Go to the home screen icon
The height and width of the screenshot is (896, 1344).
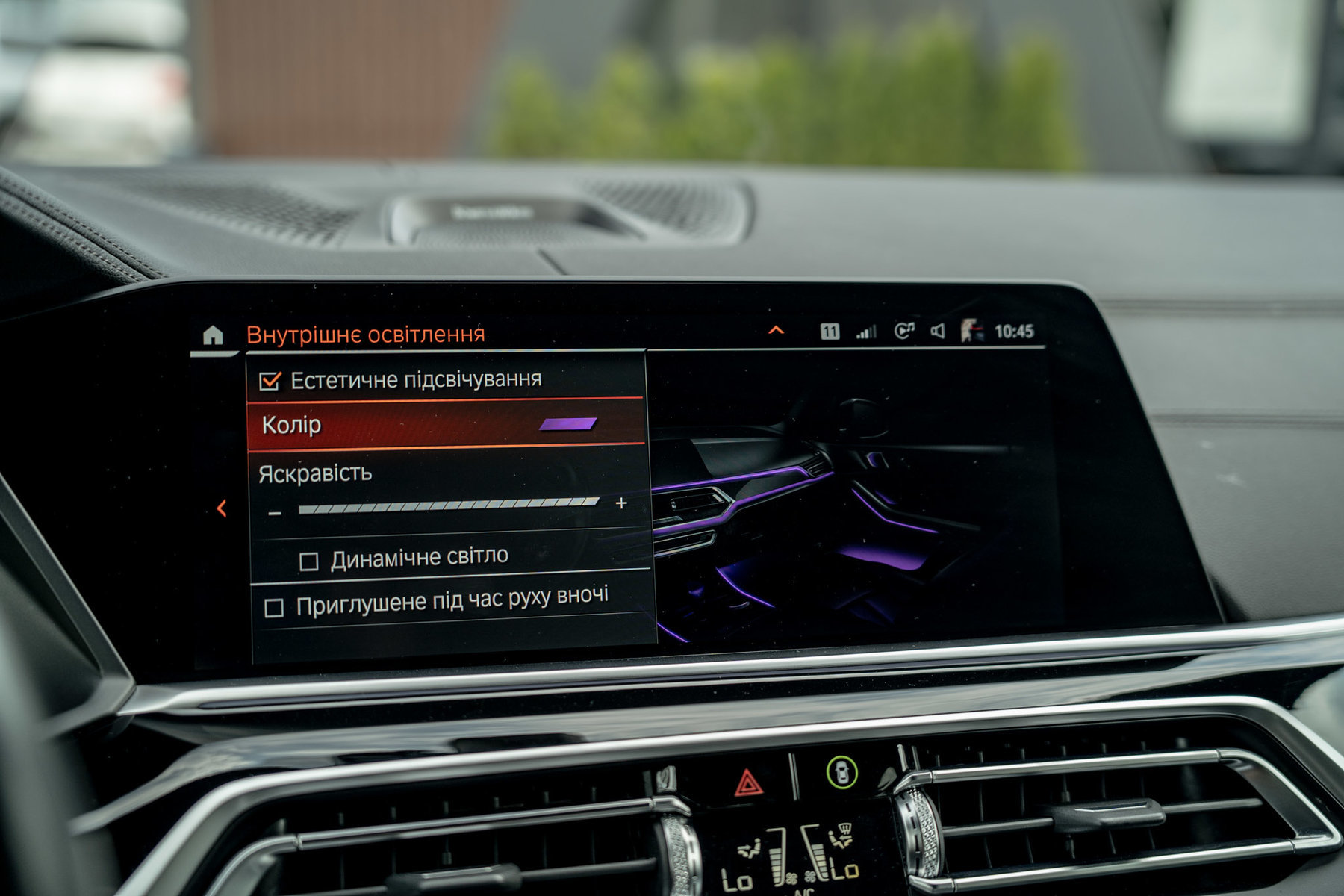[213, 336]
